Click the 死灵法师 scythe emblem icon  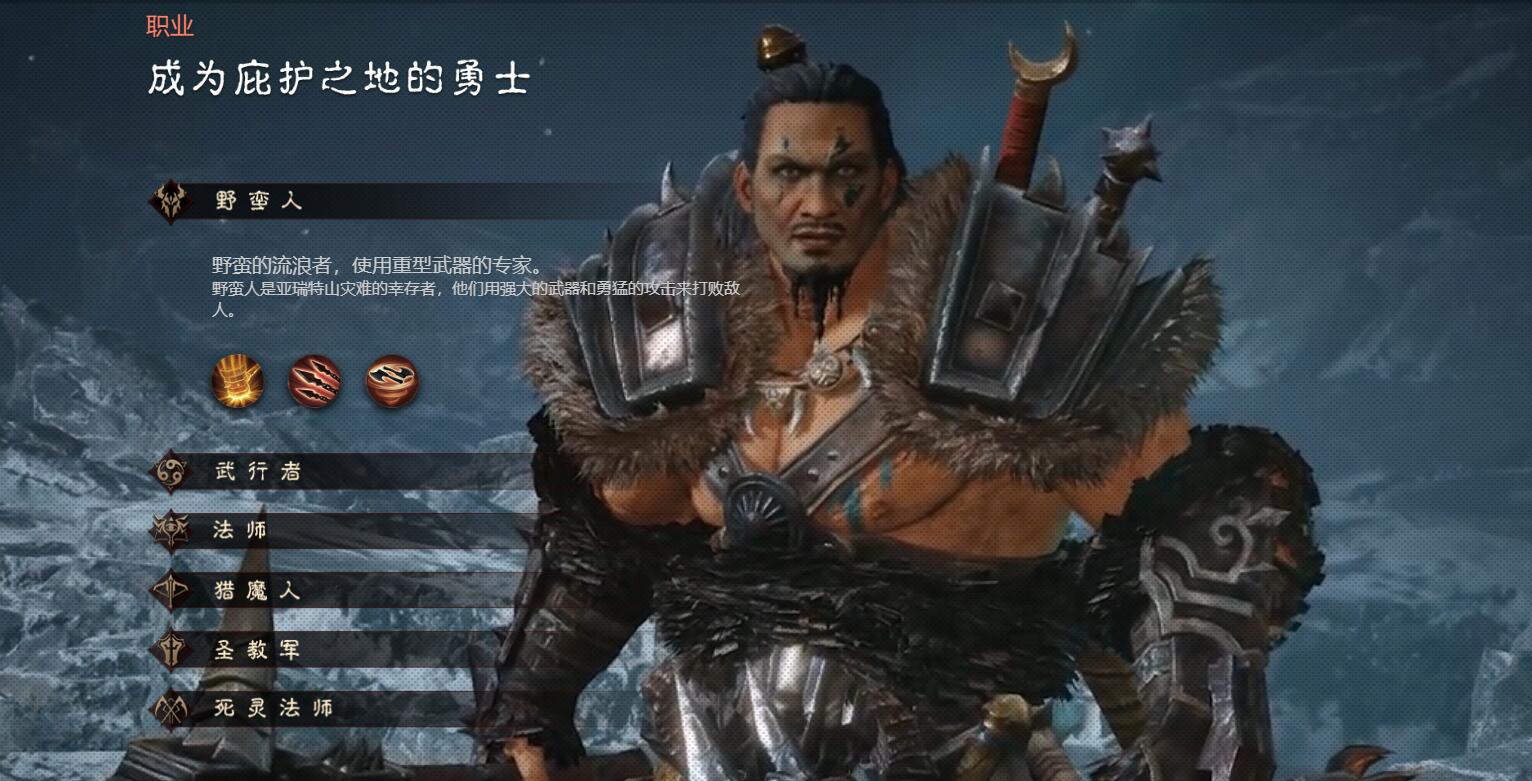pyautogui.click(x=171, y=711)
